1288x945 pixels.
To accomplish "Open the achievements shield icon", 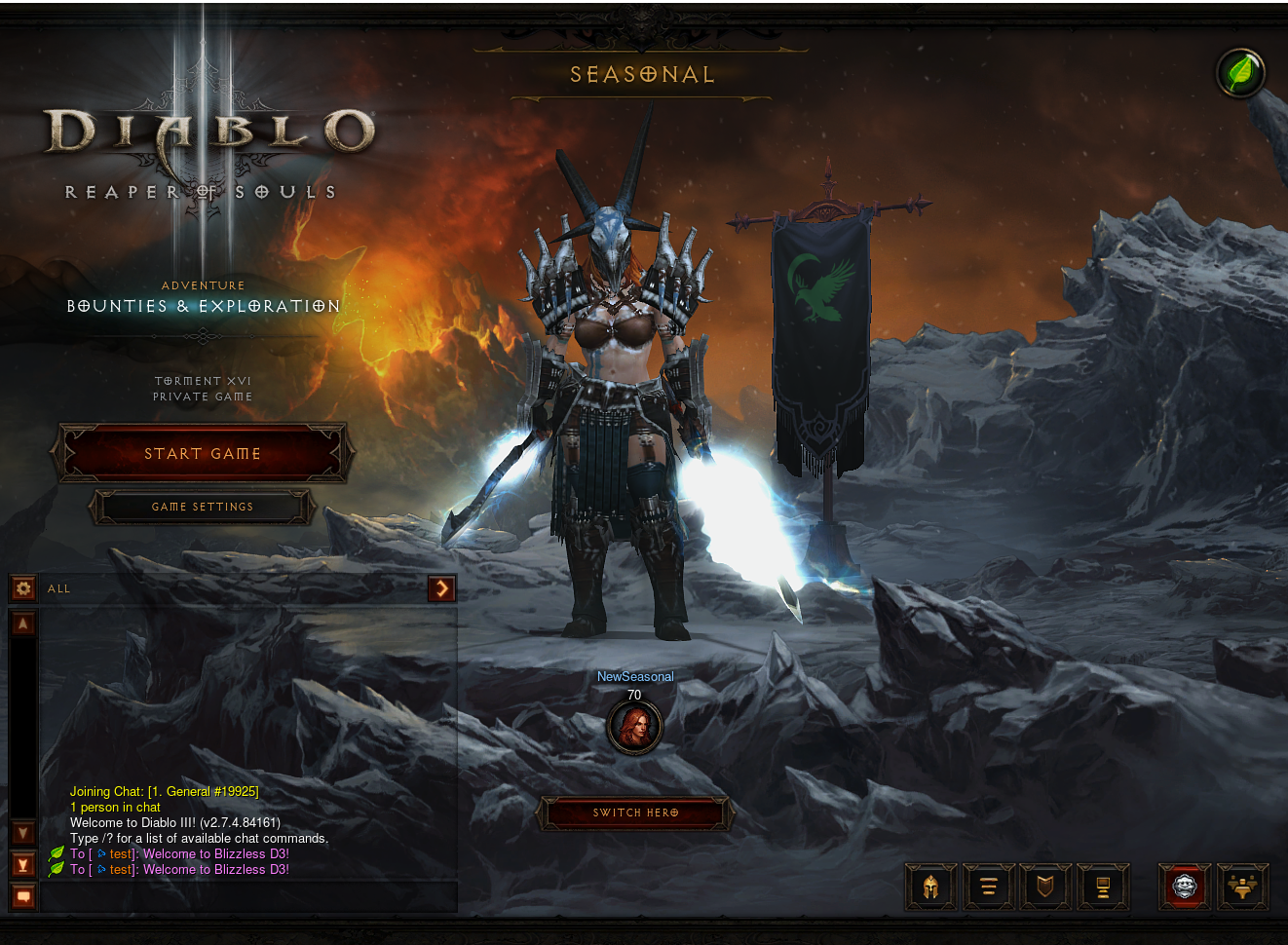I will click(1045, 887).
